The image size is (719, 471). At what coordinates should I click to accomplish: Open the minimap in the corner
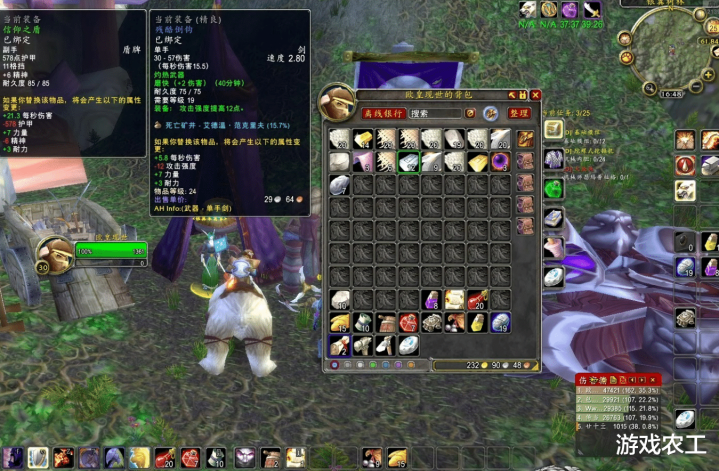(672, 50)
